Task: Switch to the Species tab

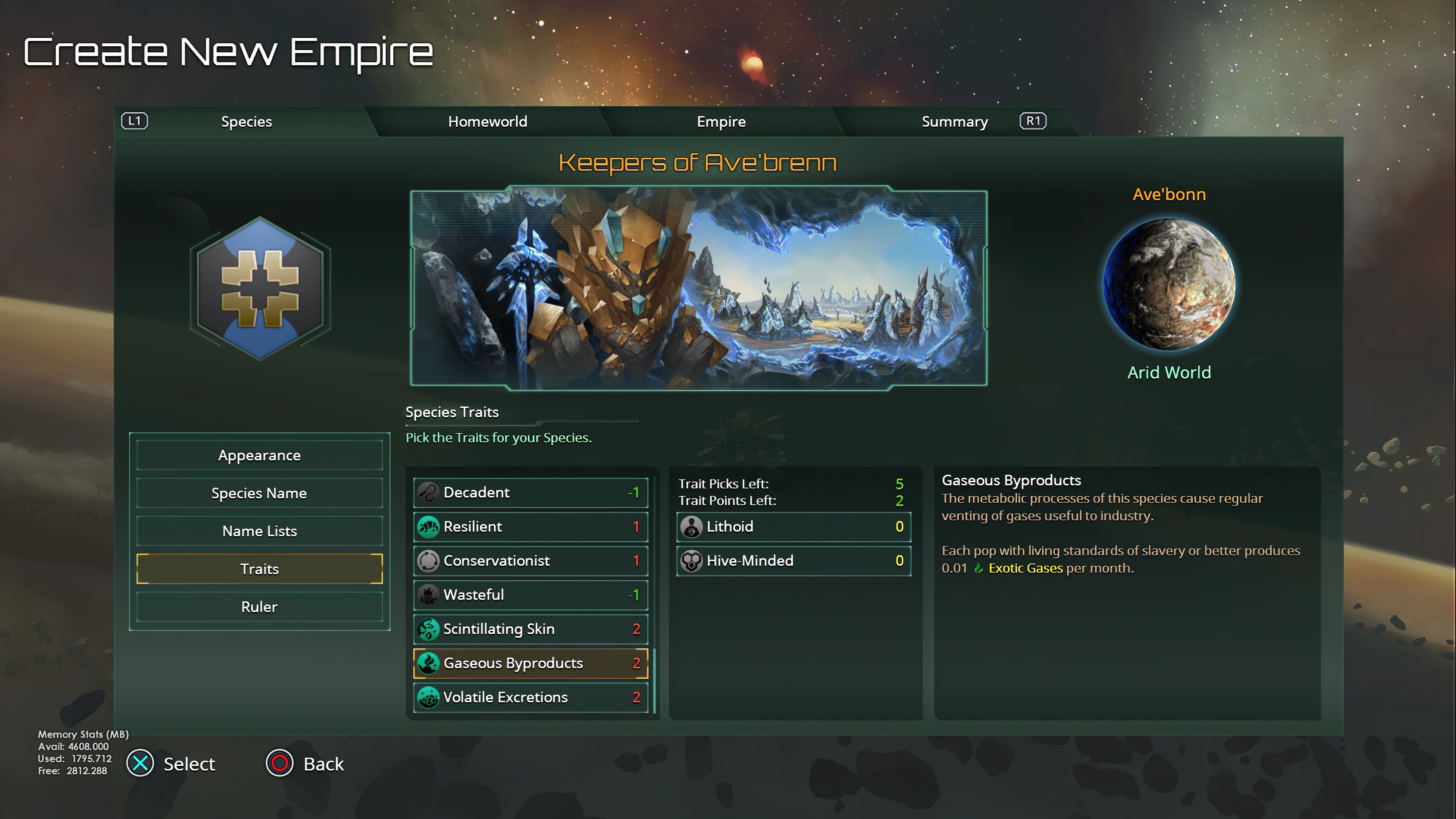Action: [x=246, y=121]
